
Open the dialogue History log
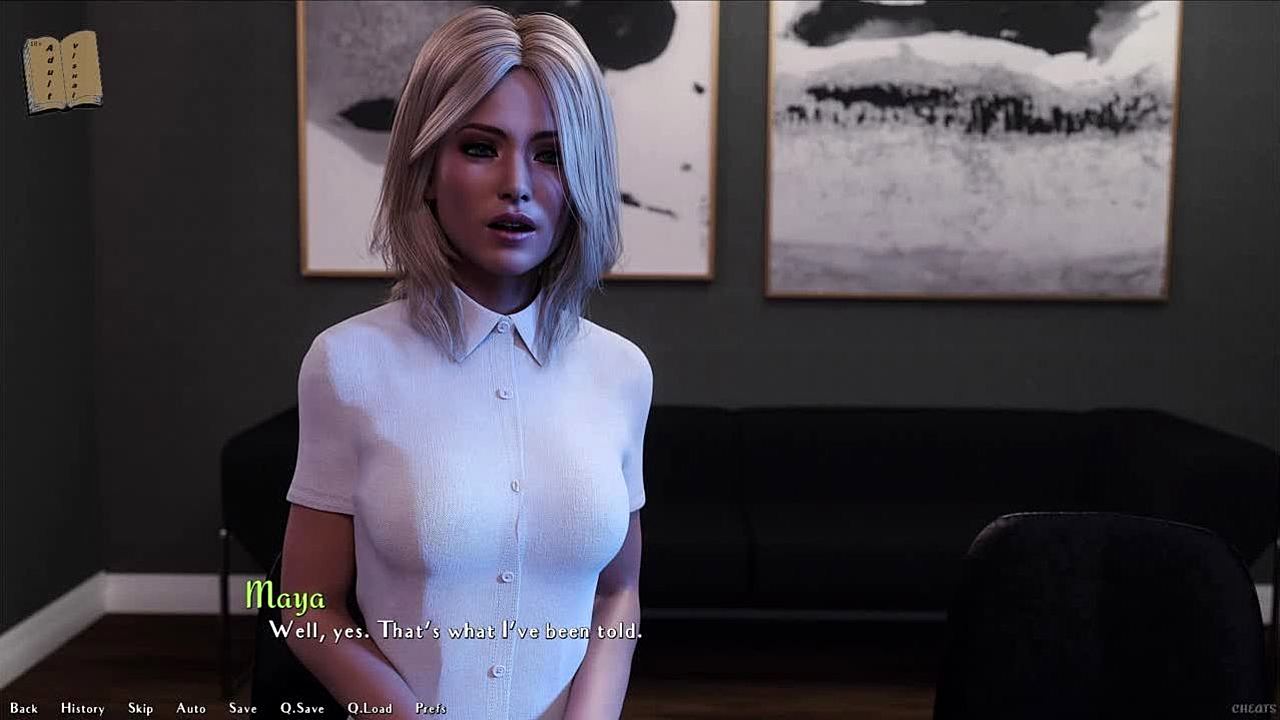(x=82, y=708)
